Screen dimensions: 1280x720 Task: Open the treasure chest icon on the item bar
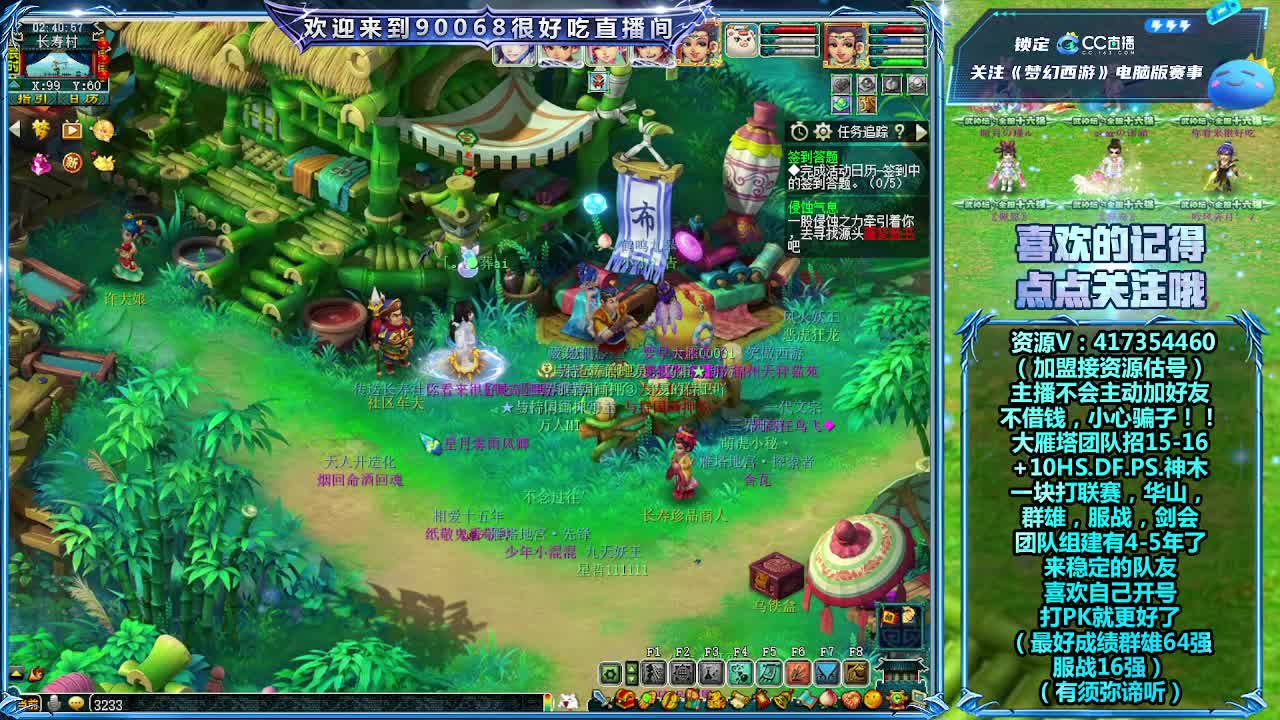[x=624, y=698]
